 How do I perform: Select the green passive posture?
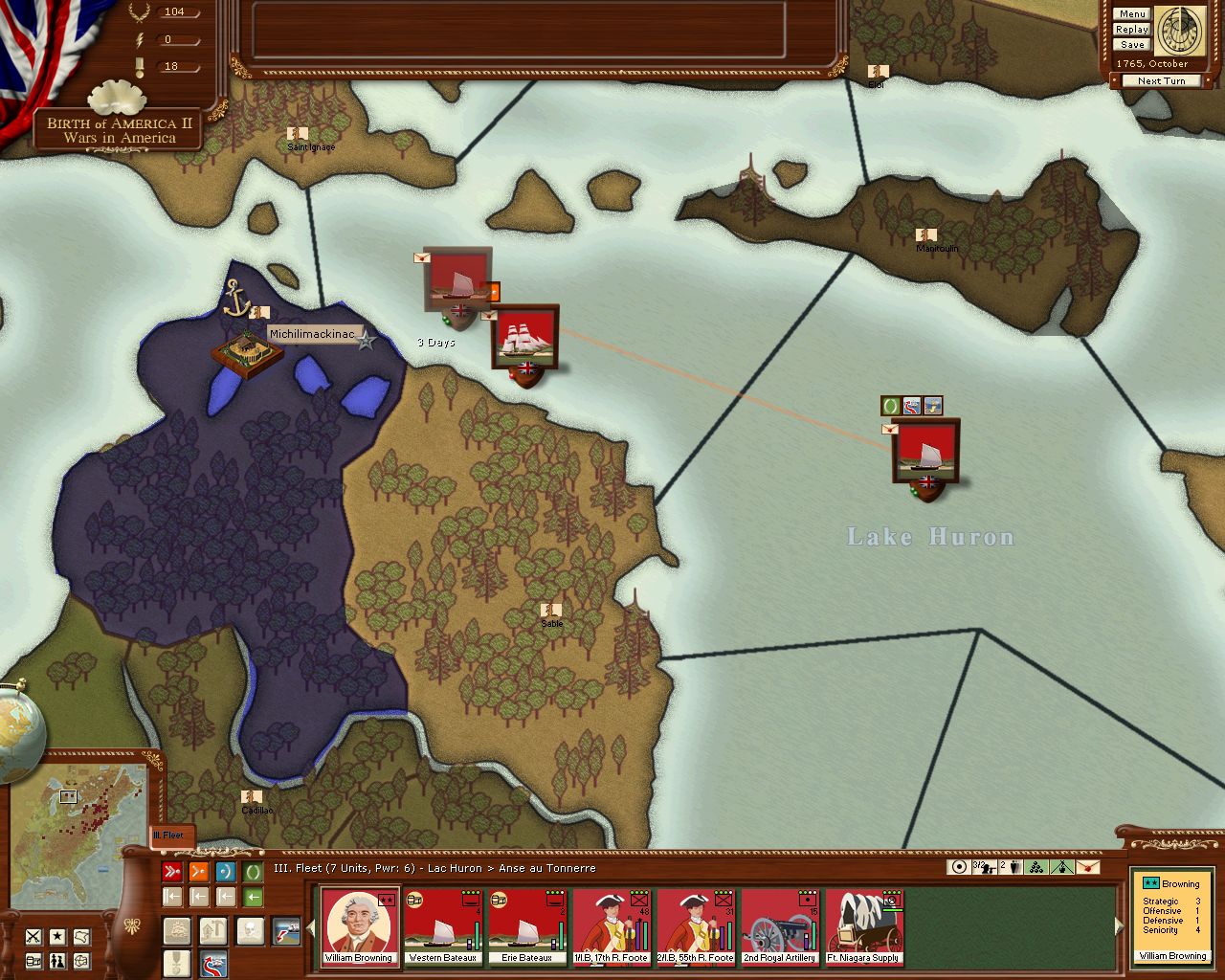[253, 872]
